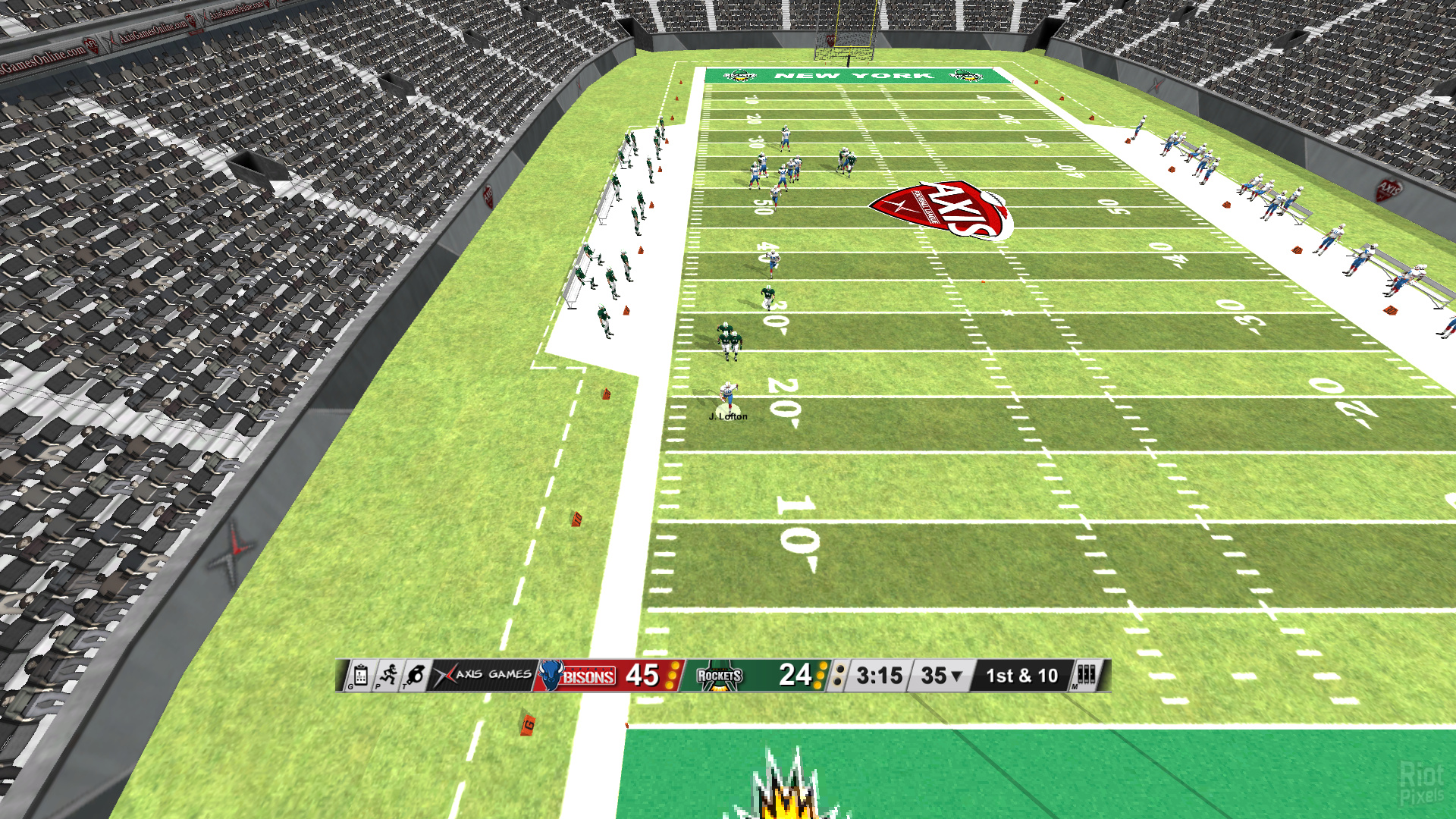Viewport: 1456px width, 819px height.
Task: Select the referee whistle icon
Action: [x=416, y=675]
